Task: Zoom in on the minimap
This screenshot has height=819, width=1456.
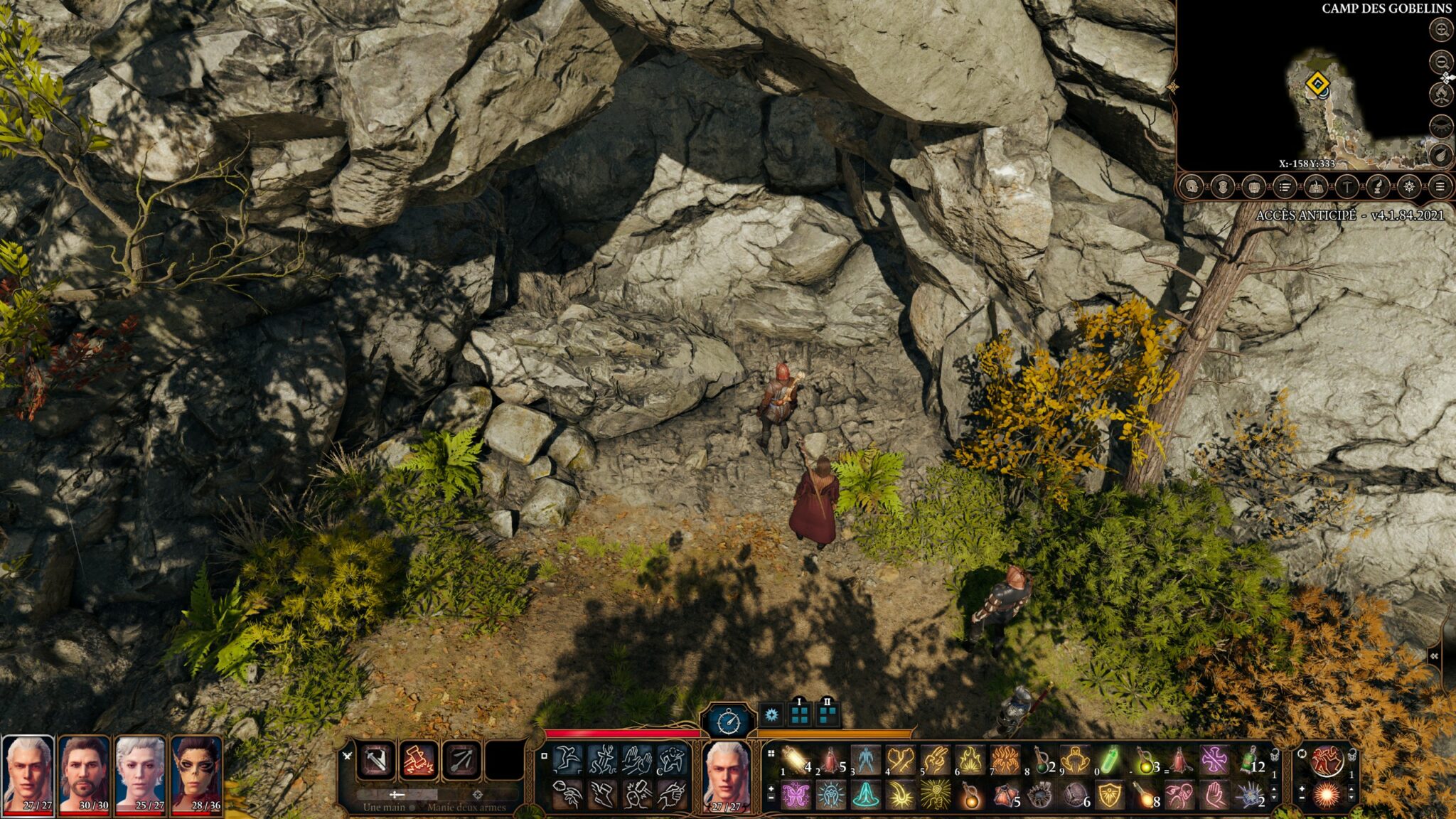Action: pos(1440,30)
